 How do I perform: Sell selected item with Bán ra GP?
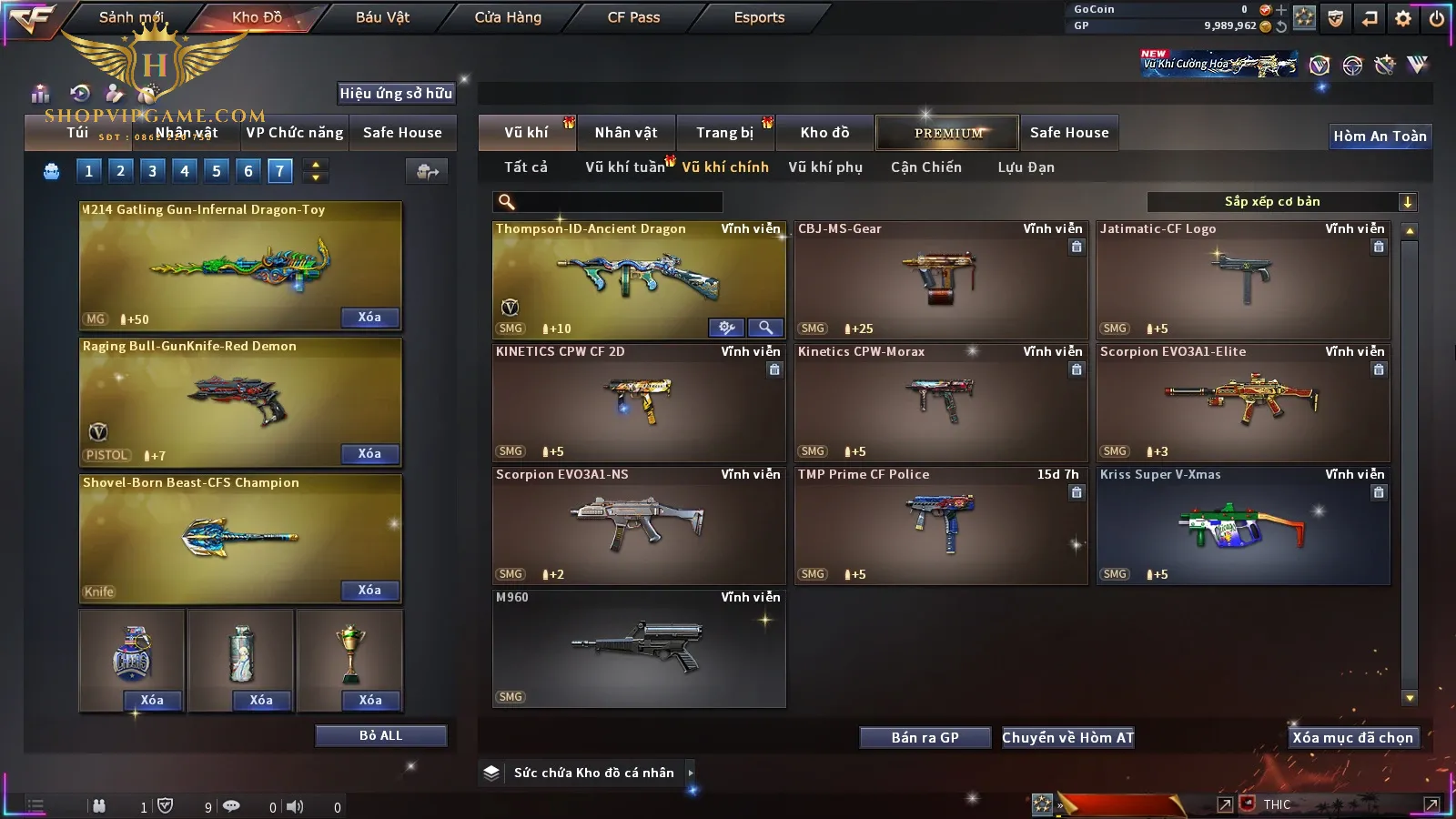pos(925,738)
